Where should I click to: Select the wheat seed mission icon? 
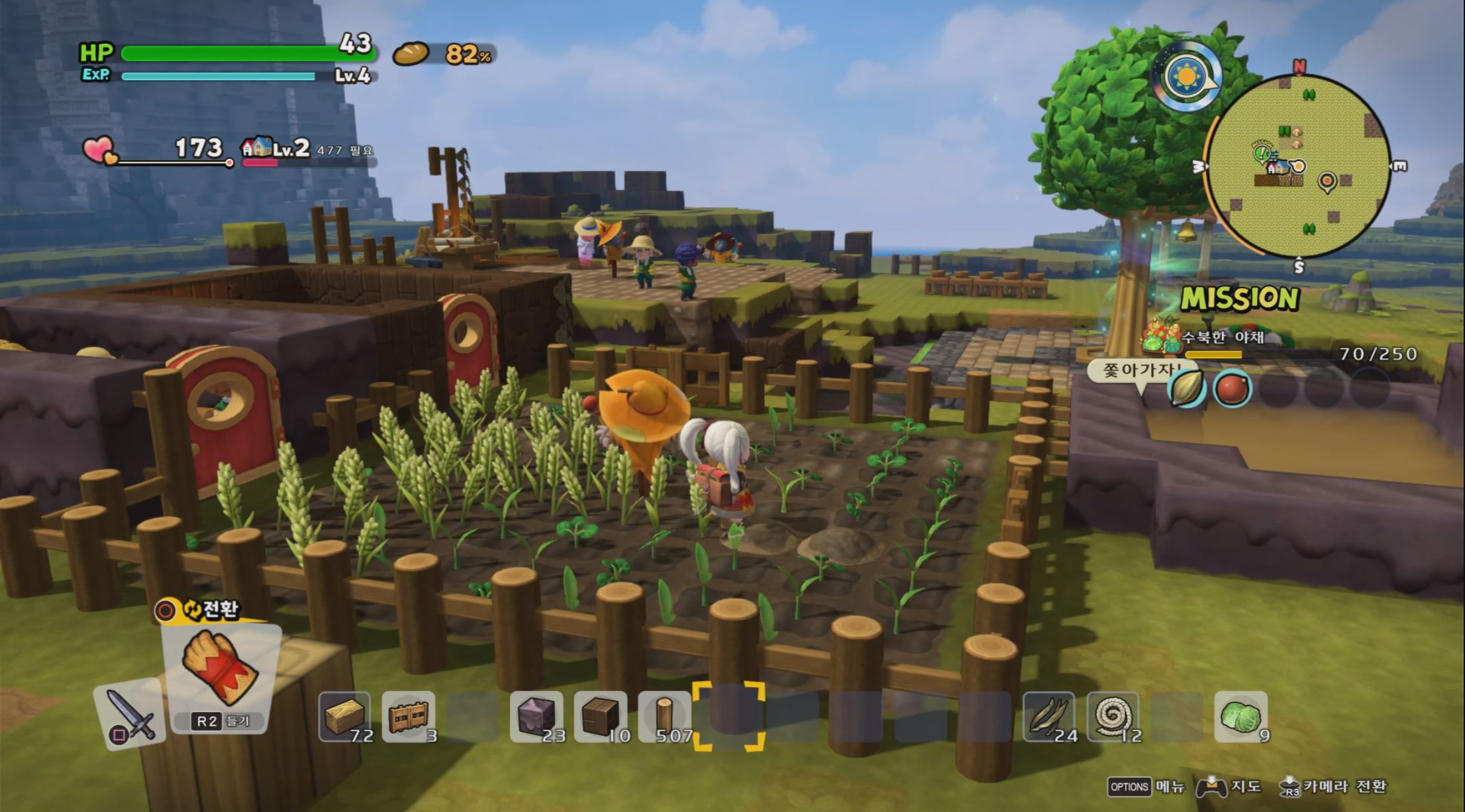1186,389
